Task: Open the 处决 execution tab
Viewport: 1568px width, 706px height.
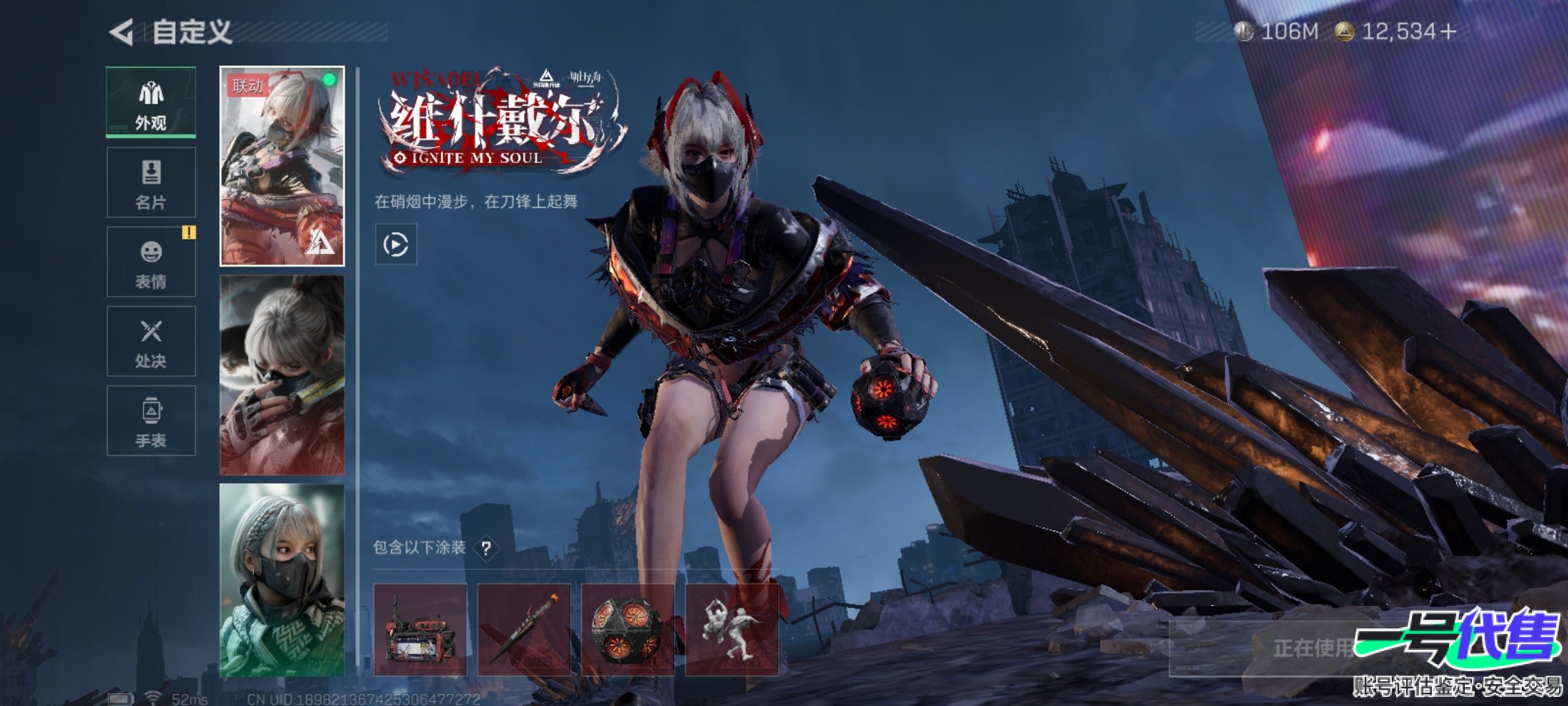Action: coord(151,341)
